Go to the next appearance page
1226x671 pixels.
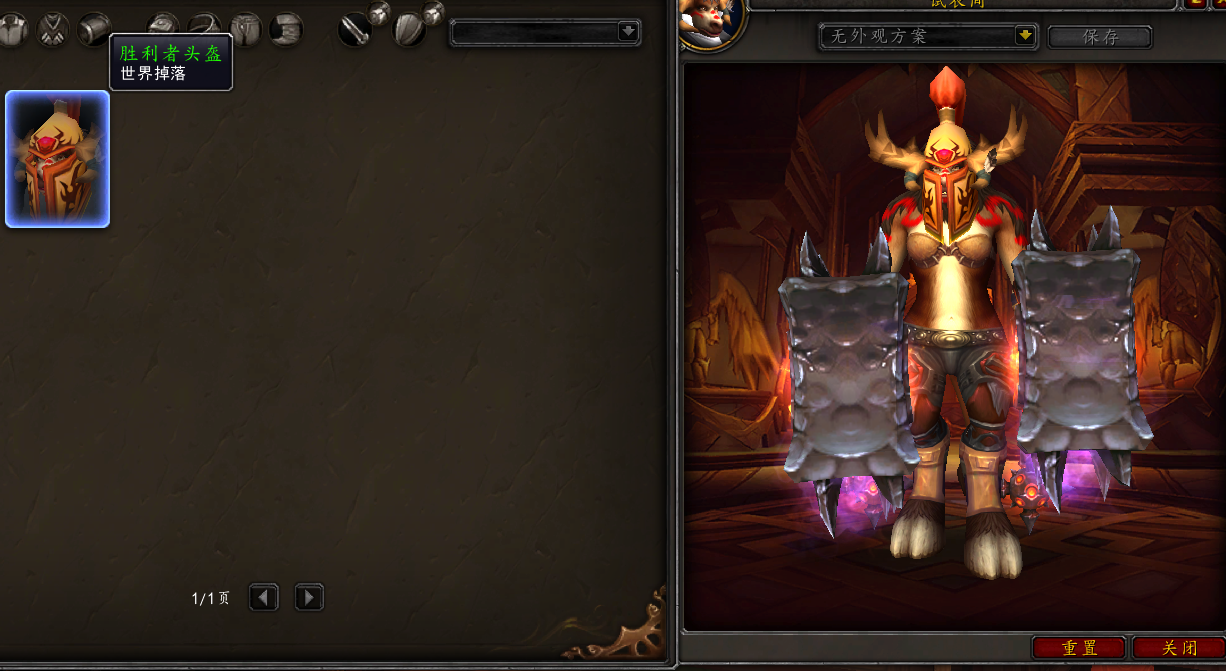tap(309, 598)
